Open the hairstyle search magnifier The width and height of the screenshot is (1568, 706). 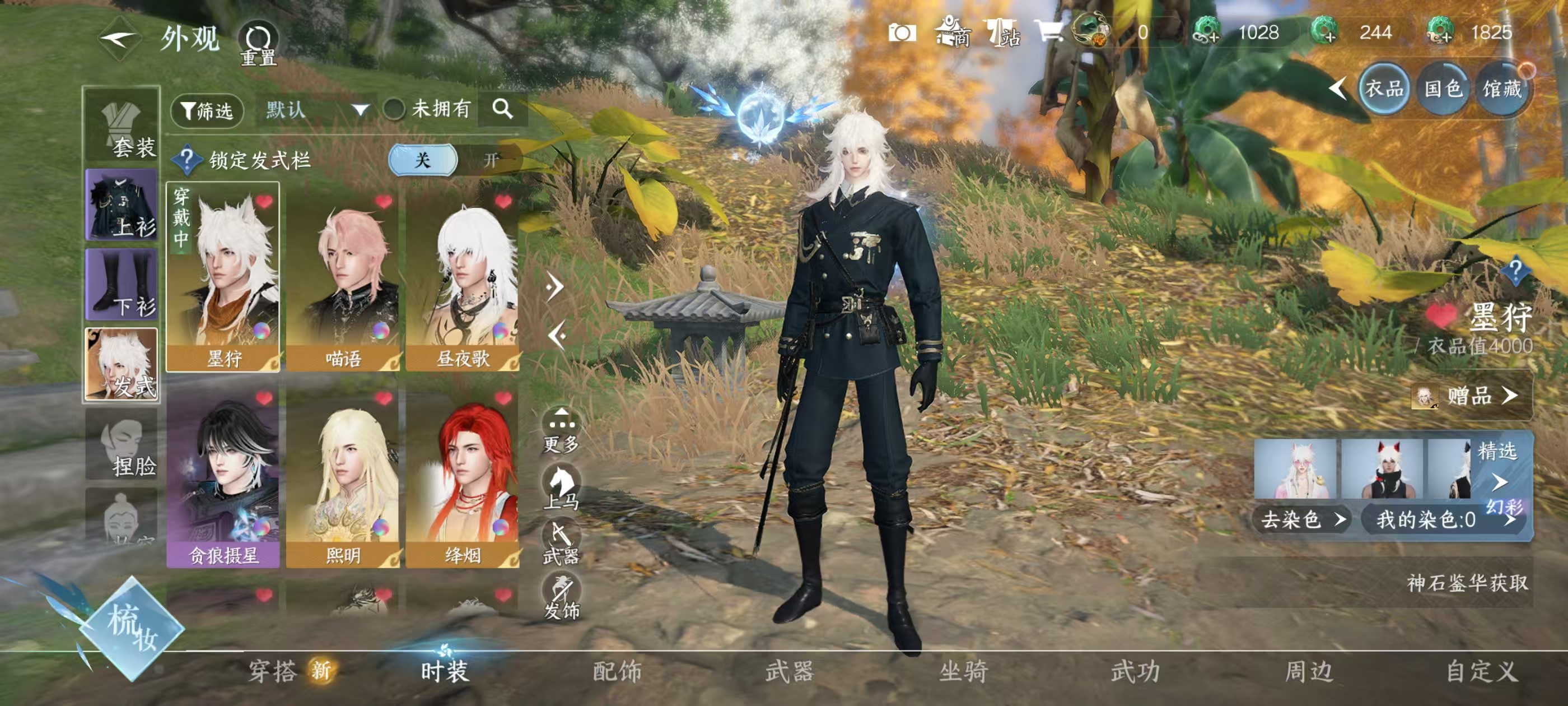tap(502, 109)
